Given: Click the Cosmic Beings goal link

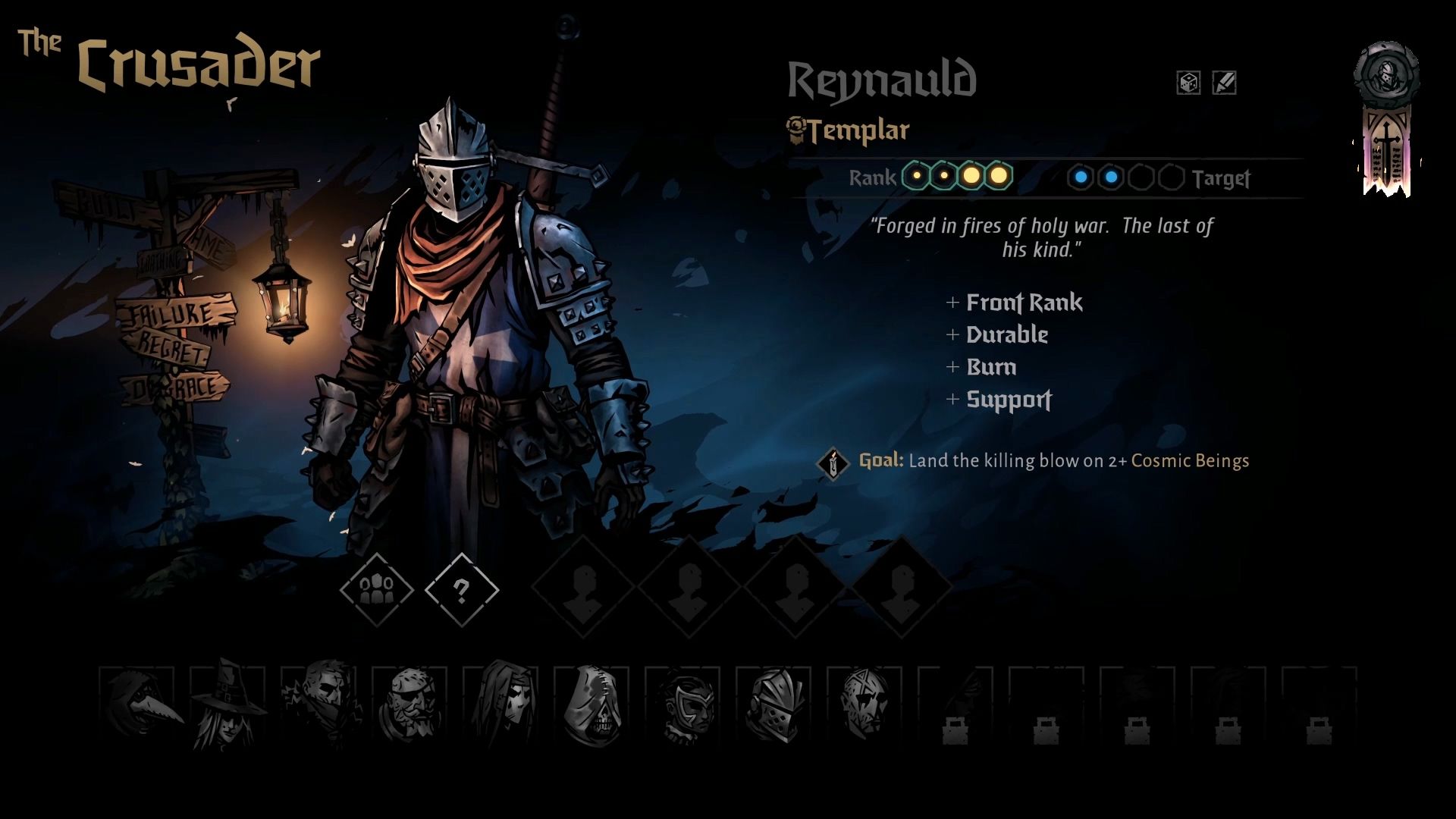Looking at the screenshot, I should (1189, 461).
